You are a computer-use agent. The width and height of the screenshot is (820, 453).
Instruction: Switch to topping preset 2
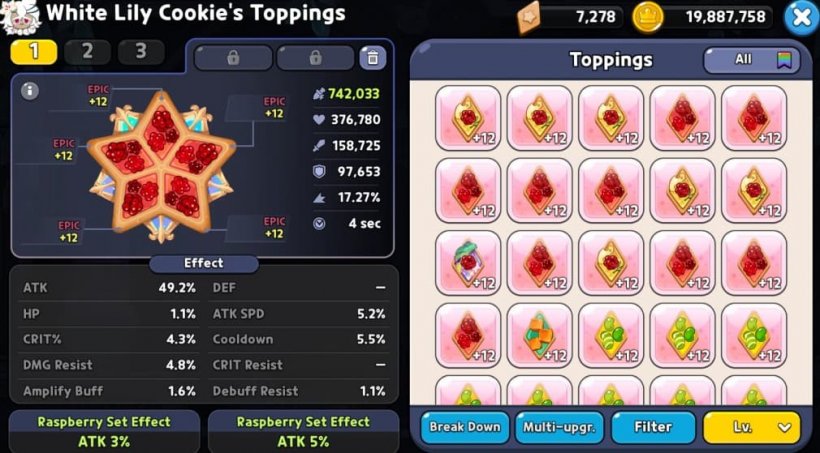[x=88, y=52]
